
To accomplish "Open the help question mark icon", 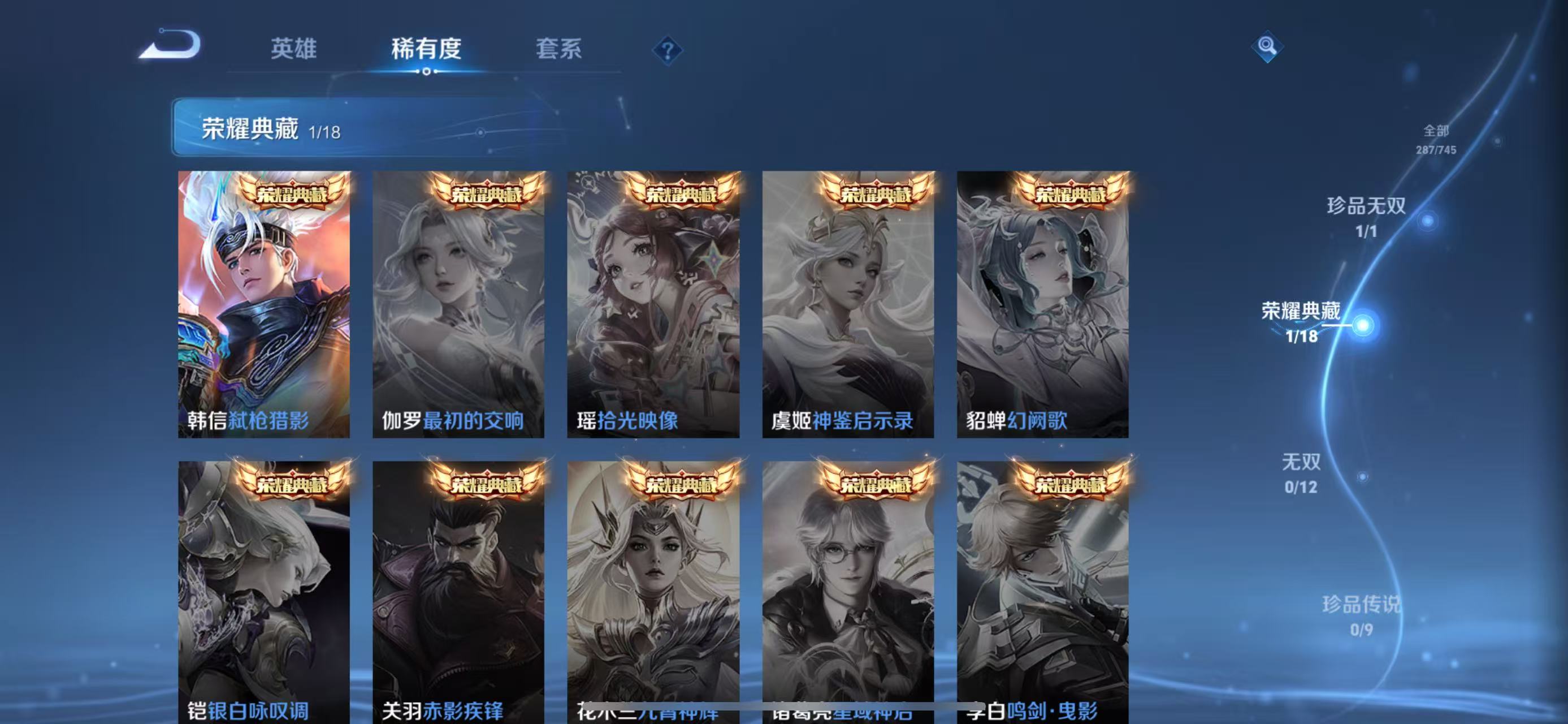I will (x=668, y=52).
